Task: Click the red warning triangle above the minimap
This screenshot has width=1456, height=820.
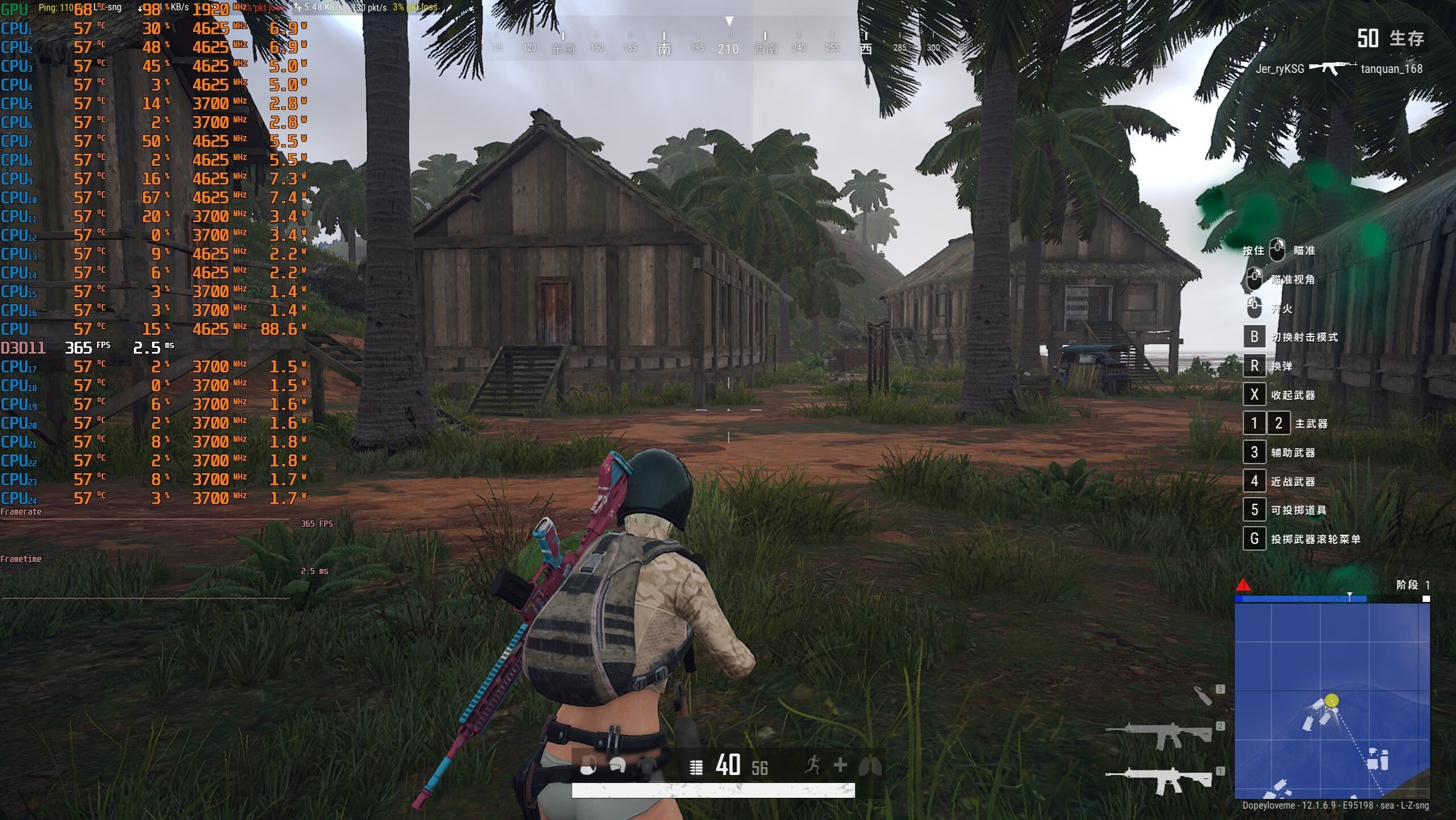Action: click(1243, 585)
